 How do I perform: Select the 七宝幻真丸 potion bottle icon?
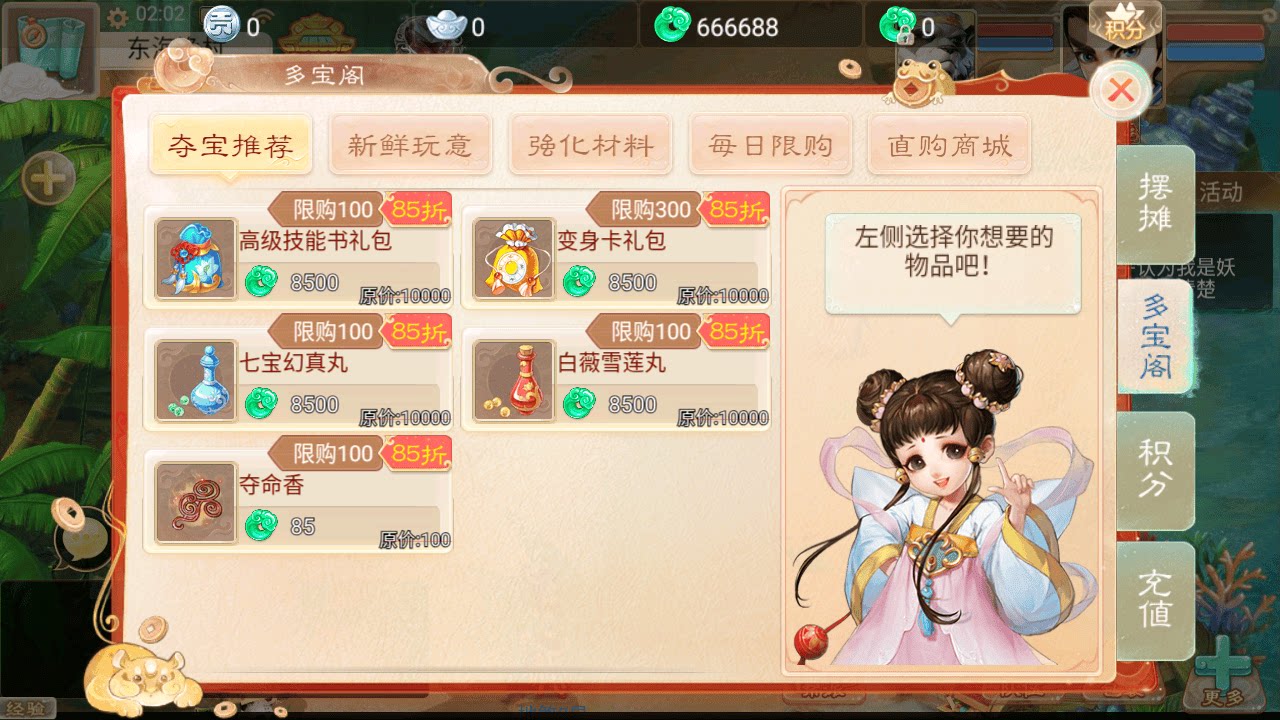[196, 380]
